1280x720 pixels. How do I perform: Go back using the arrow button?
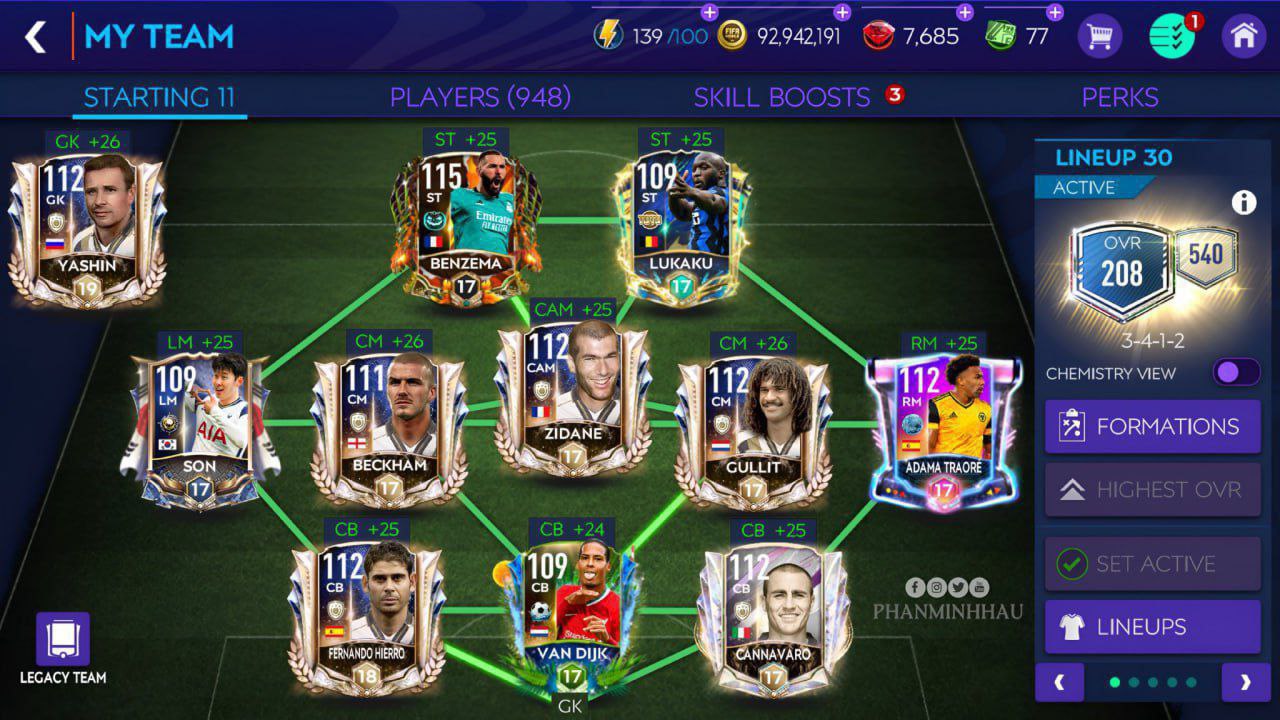[36, 37]
